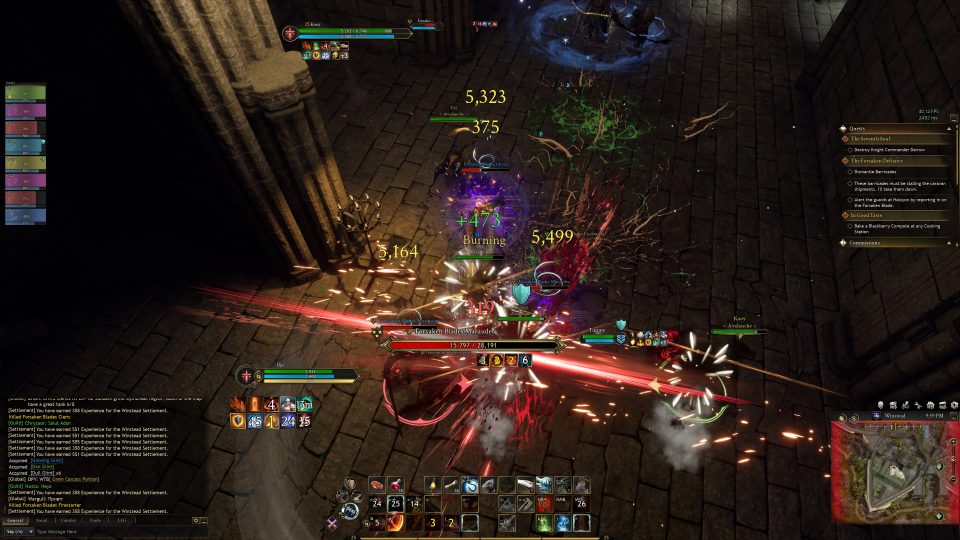The image size is (960, 540).
Task: Activate the blue swirl hook ability
Action: coord(469,485)
